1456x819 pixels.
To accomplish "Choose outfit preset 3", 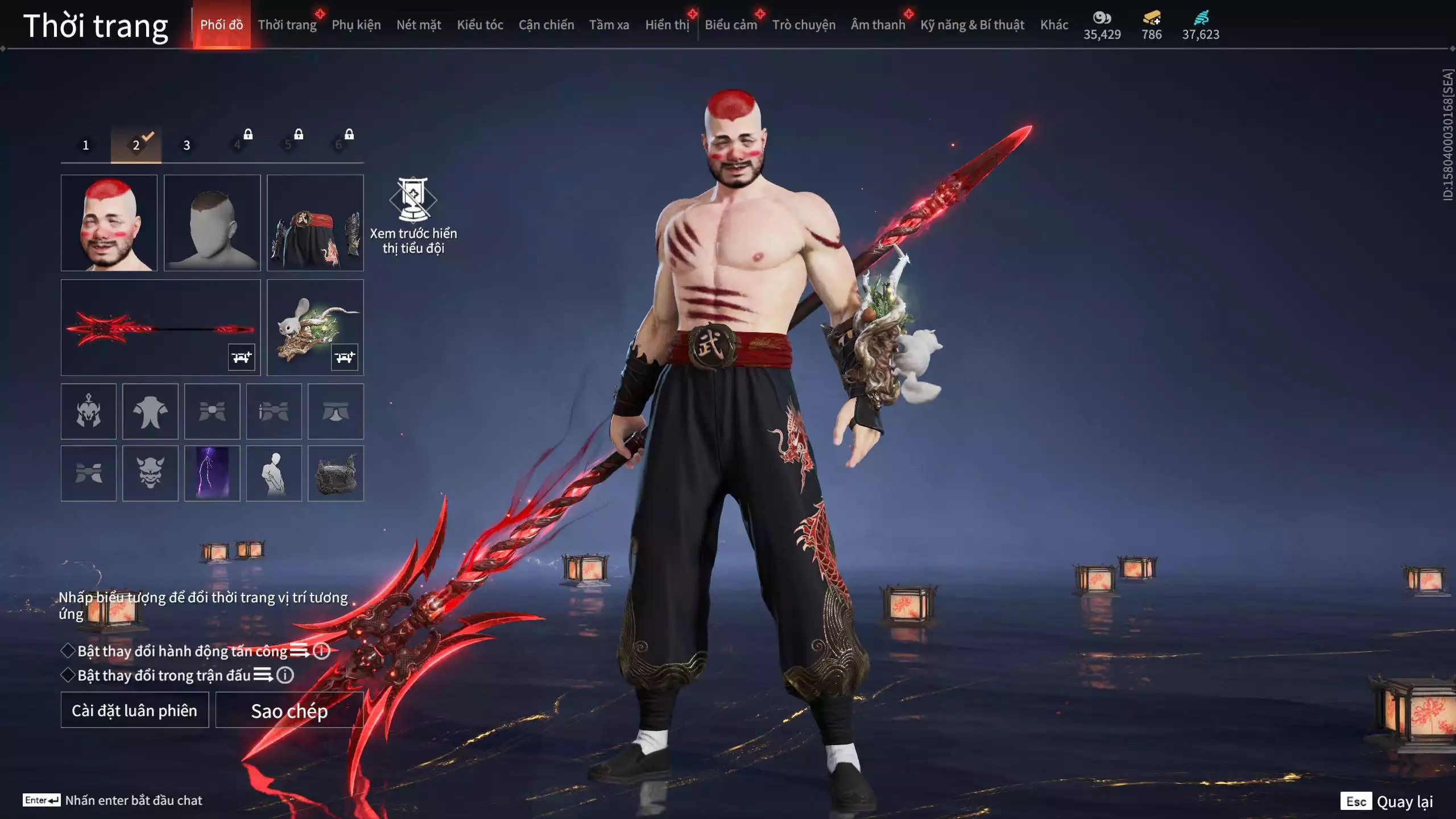I will pos(187,146).
